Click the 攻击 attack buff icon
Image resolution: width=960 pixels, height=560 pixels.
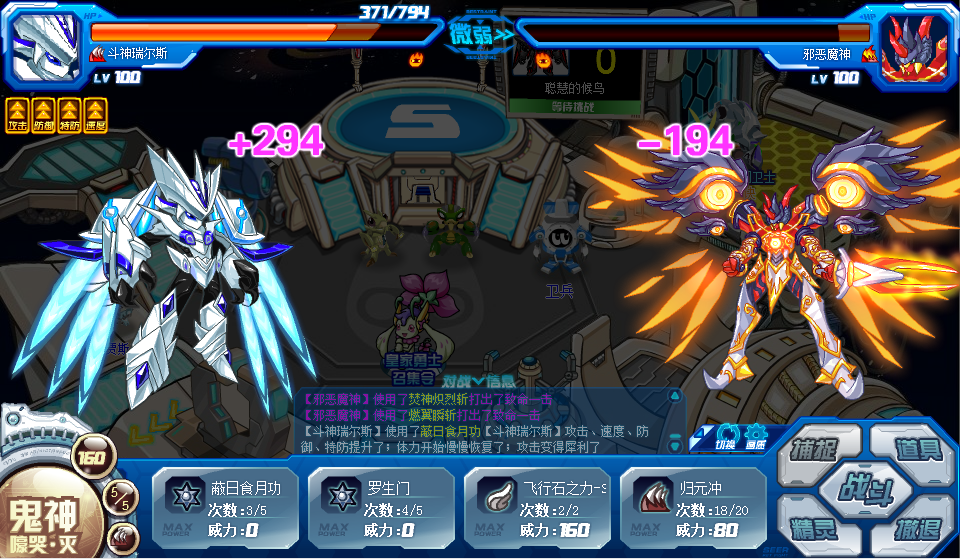point(17,113)
